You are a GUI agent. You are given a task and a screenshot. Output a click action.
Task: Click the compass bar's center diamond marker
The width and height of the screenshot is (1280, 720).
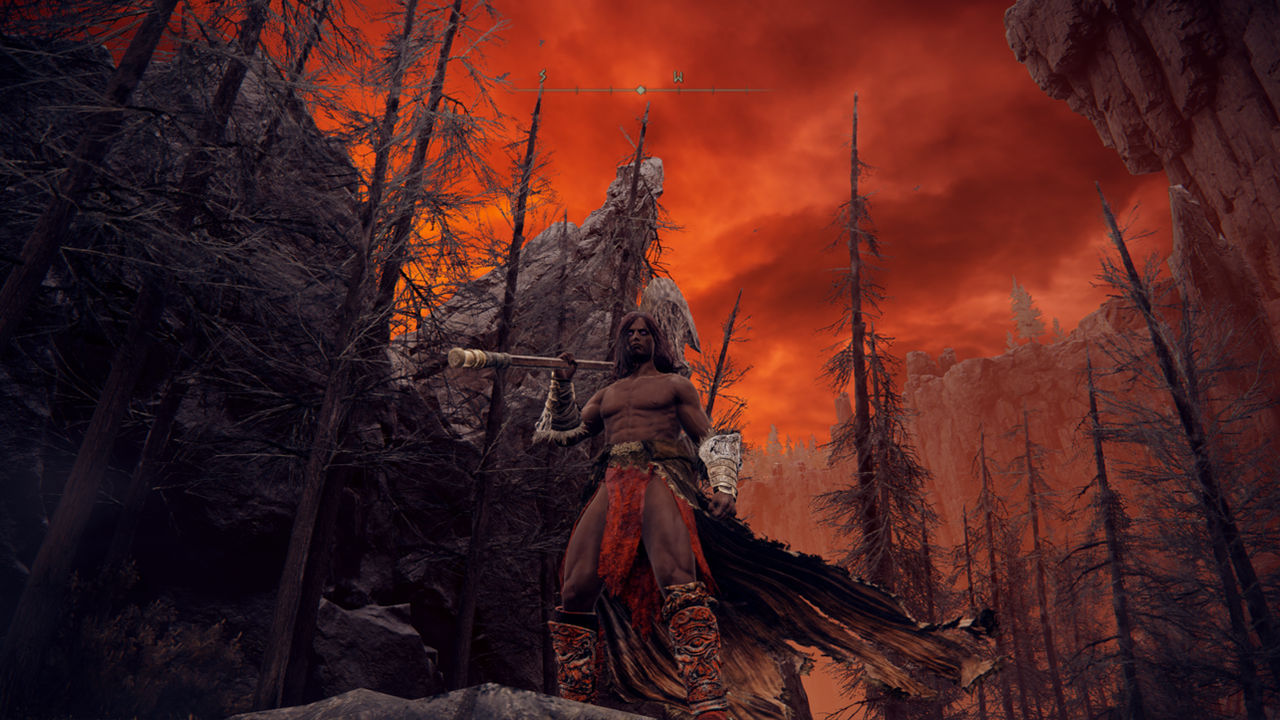(x=640, y=90)
